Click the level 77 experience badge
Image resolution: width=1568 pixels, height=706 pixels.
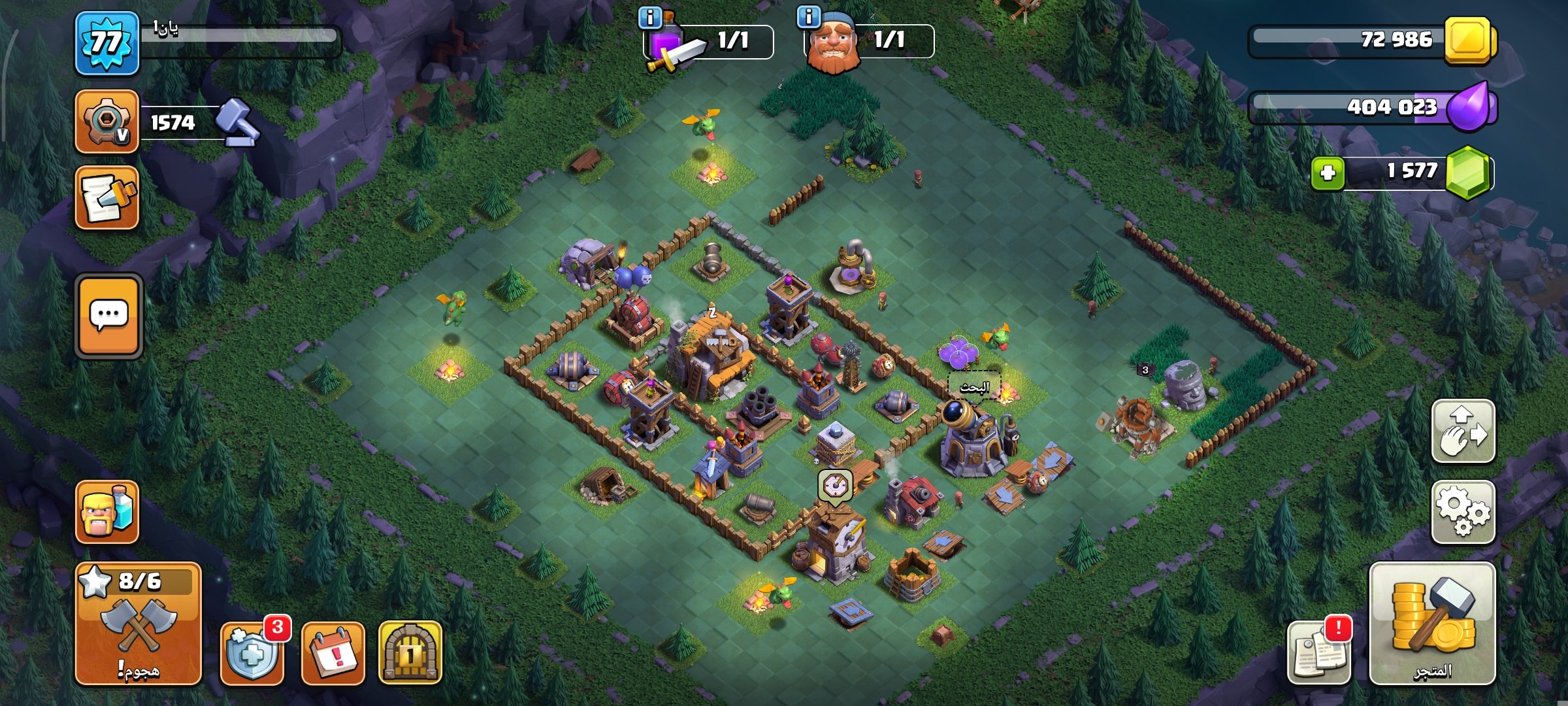pyautogui.click(x=107, y=43)
